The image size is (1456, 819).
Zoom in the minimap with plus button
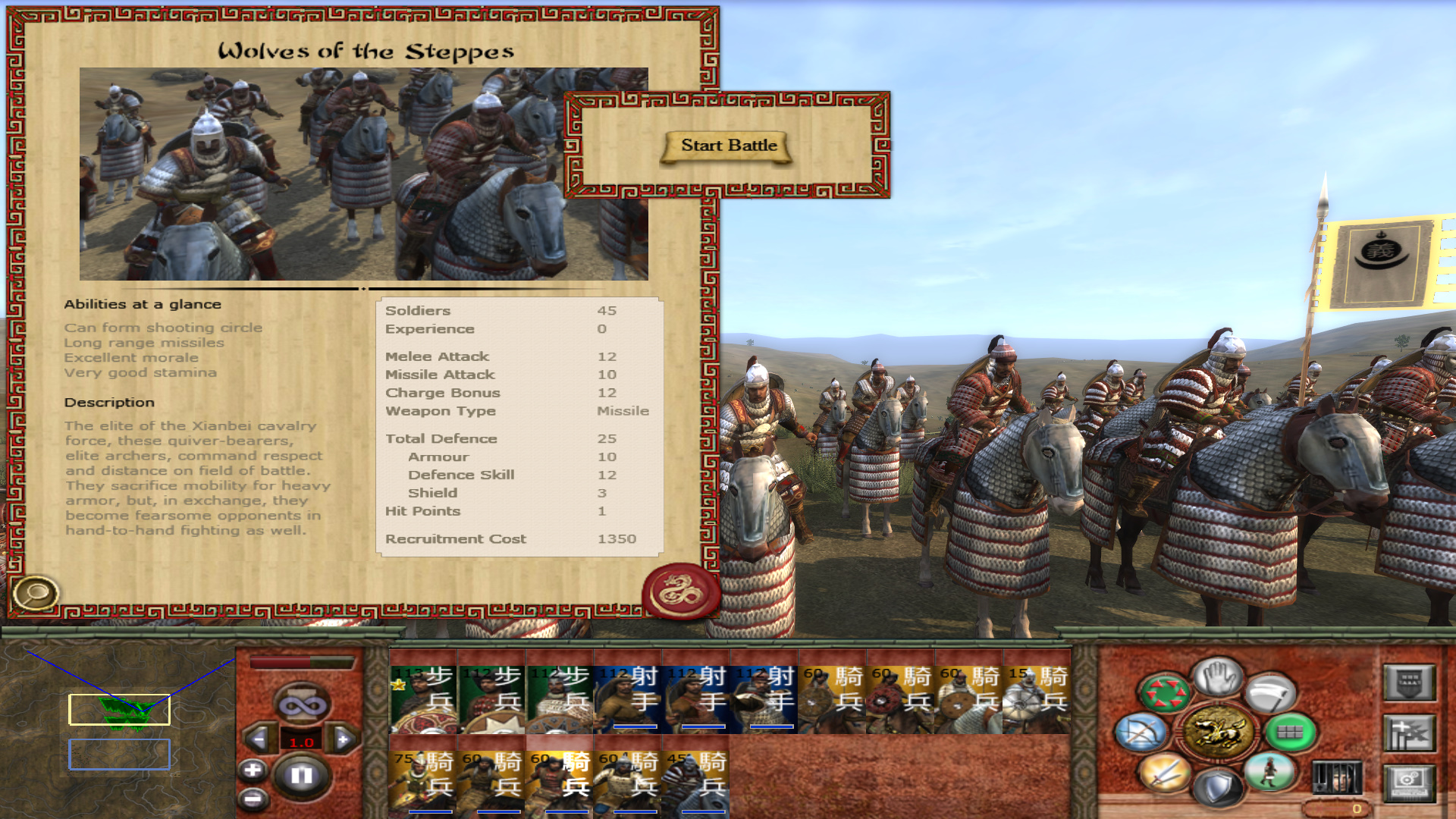(253, 770)
